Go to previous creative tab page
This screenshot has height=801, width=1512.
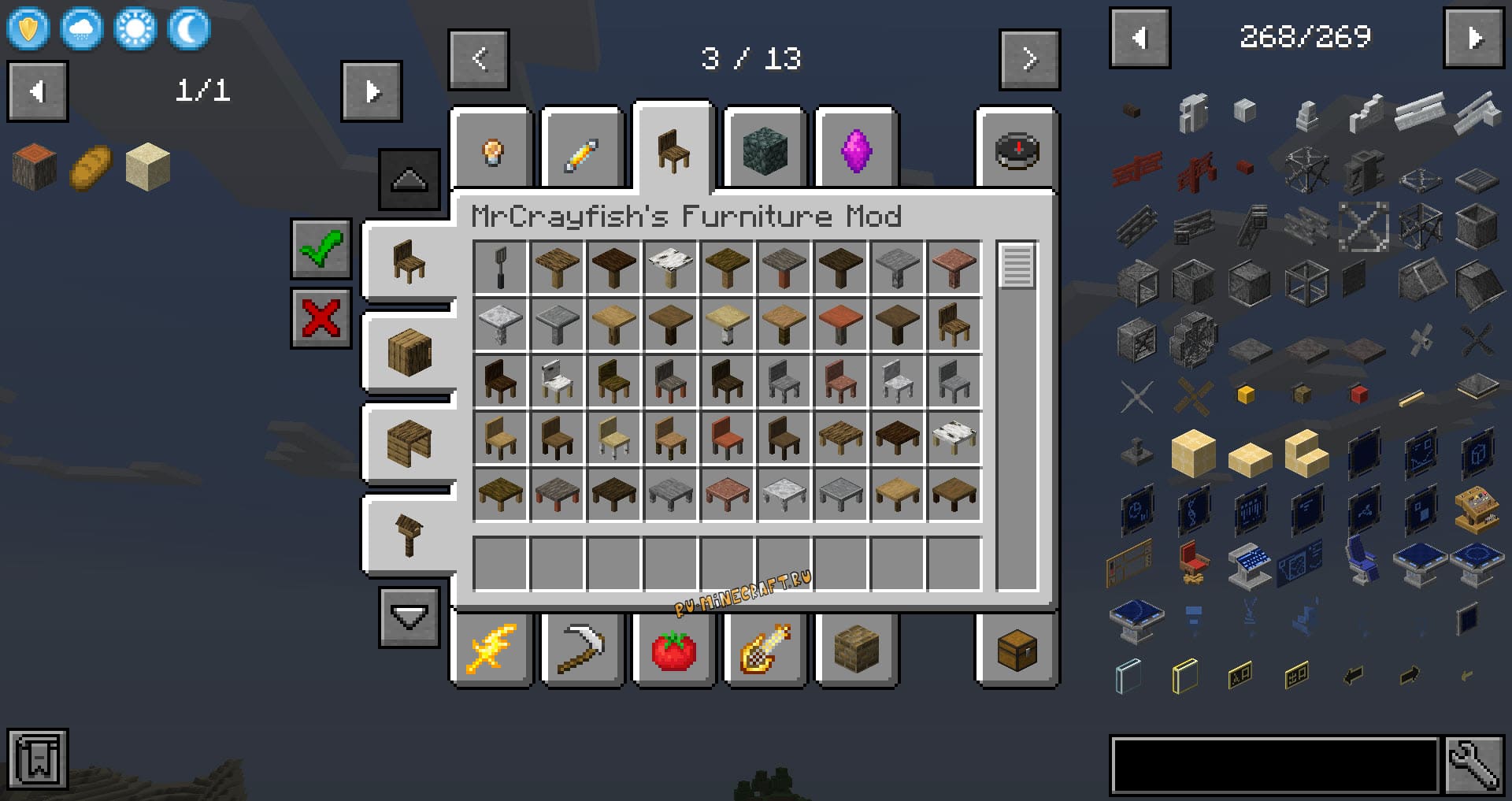pos(479,60)
